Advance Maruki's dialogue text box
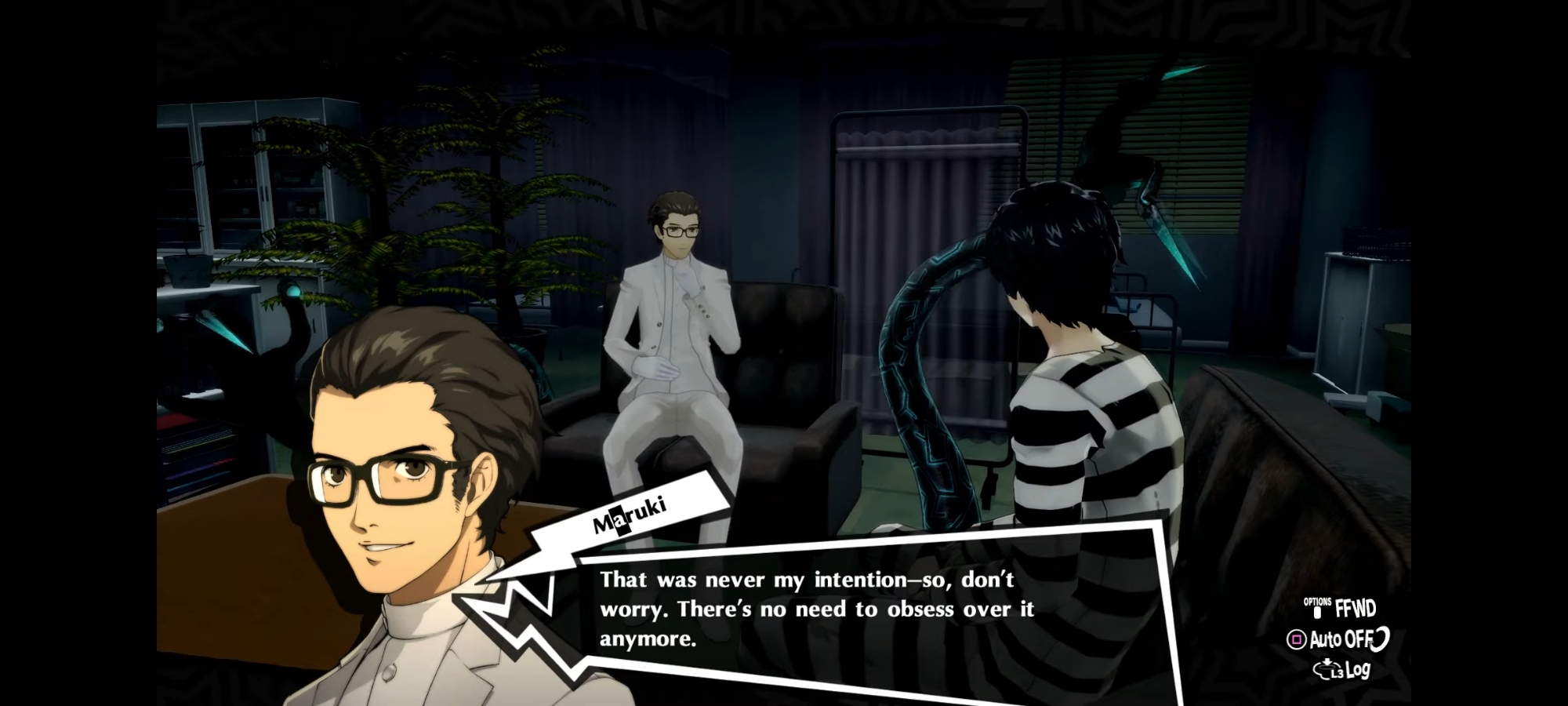The width and height of the screenshot is (1568, 706). tap(815, 609)
